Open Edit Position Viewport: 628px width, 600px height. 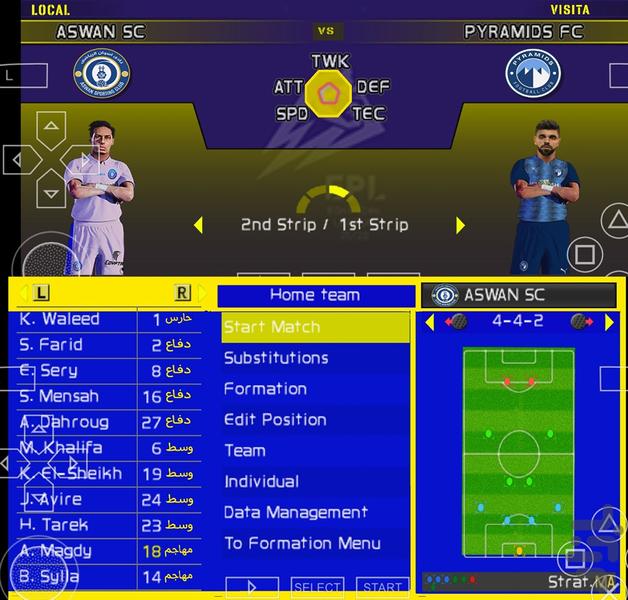[x=315, y=420]
